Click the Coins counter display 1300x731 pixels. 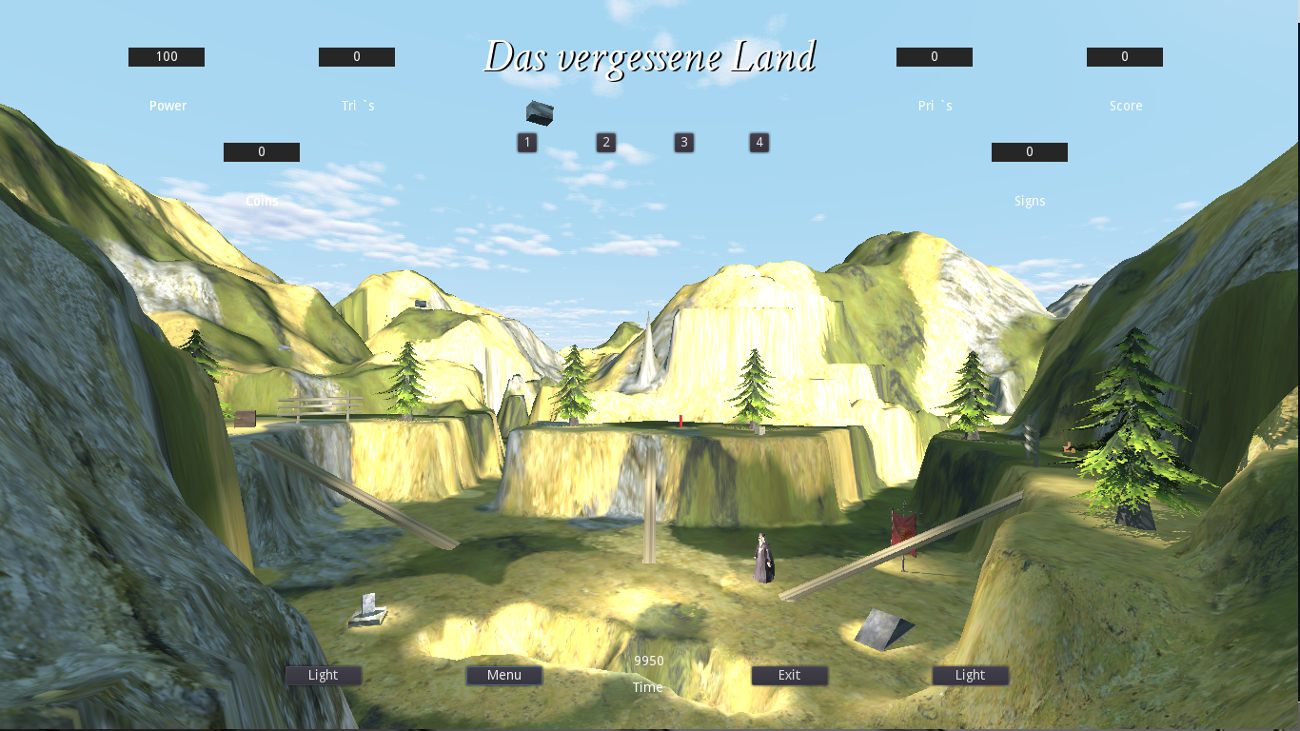tap(260, 151)
